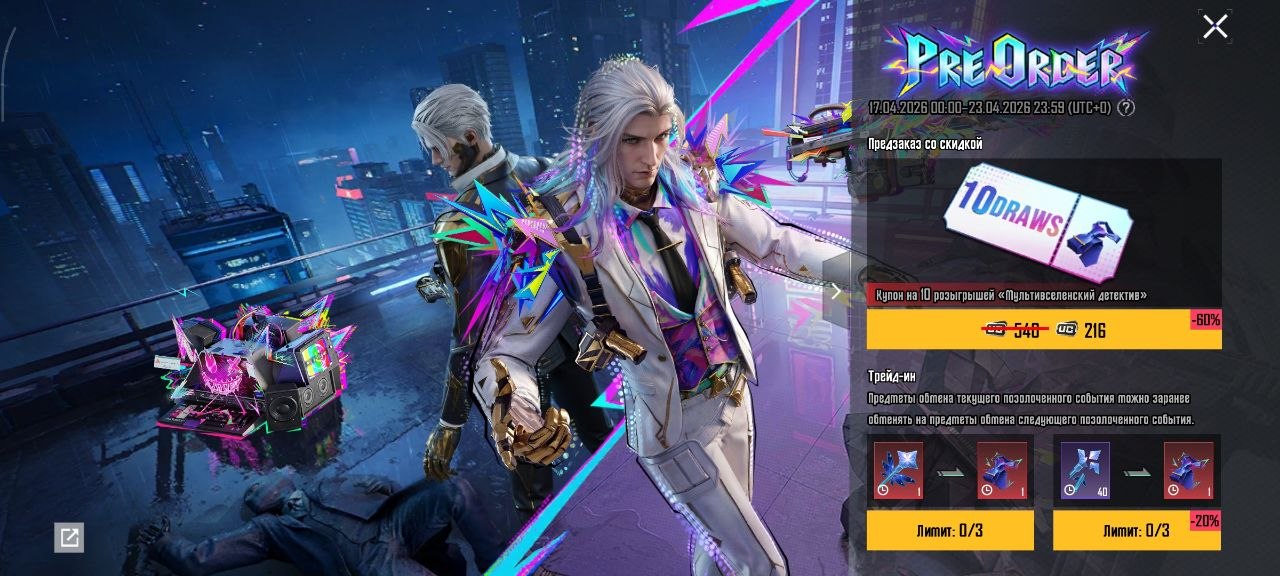
Task: Click the Limit 0/3 button without discount tag
Action: (x=949, y=530)
